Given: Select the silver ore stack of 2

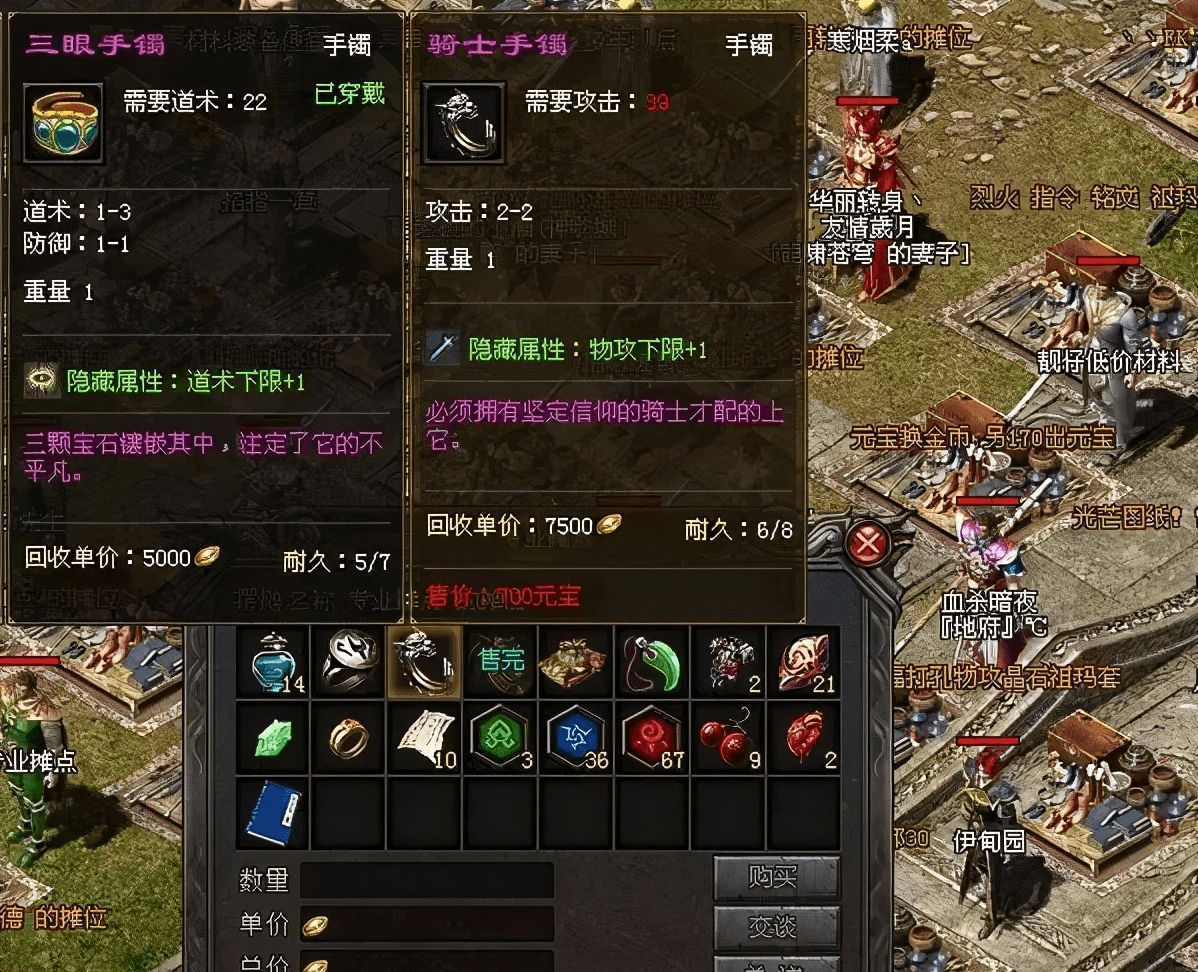Looking at the screenshot, I should (x=728, y=661).
